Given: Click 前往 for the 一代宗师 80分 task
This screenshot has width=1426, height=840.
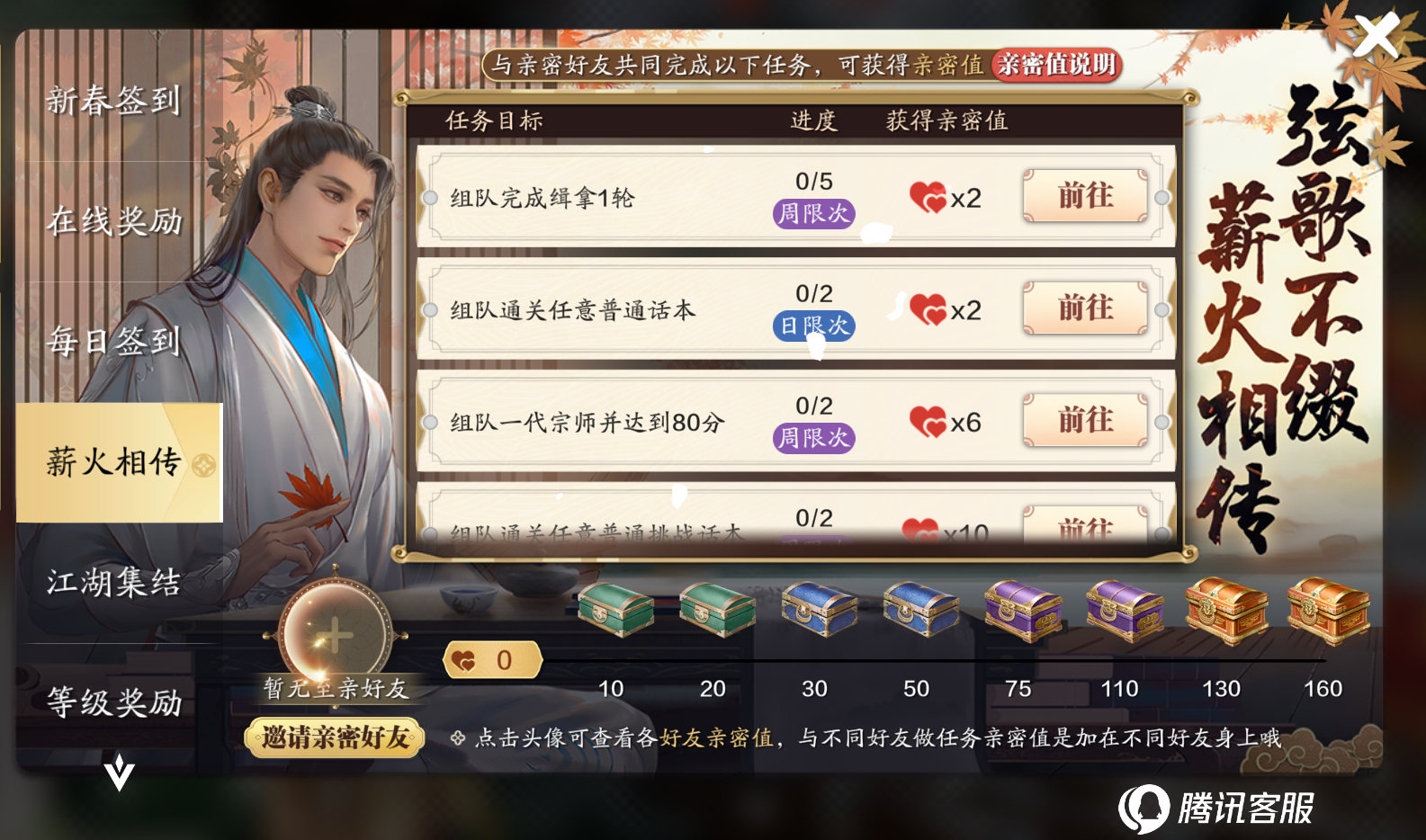Looking at the screenshot, I should coord(1085,421).
